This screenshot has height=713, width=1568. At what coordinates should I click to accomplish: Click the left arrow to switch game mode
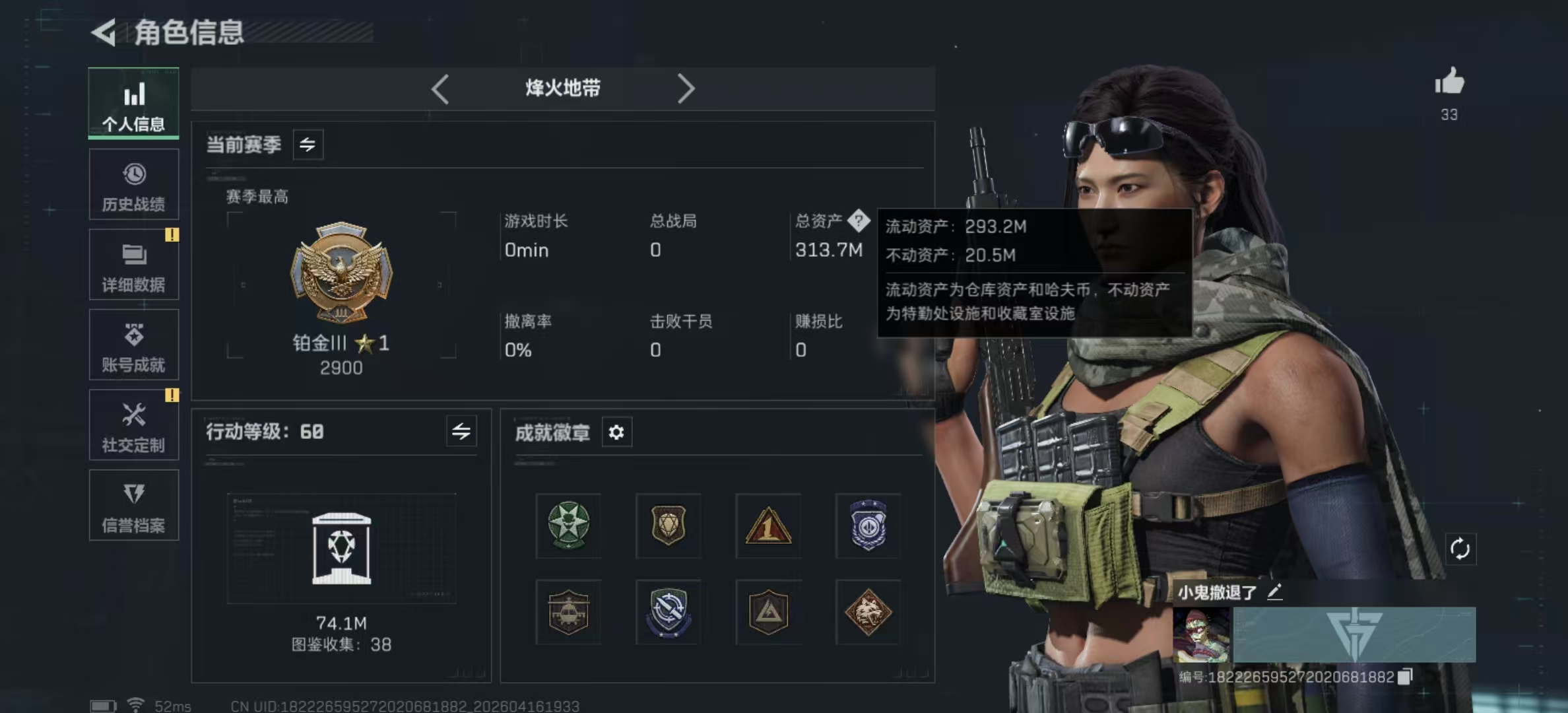click(440, 88)
